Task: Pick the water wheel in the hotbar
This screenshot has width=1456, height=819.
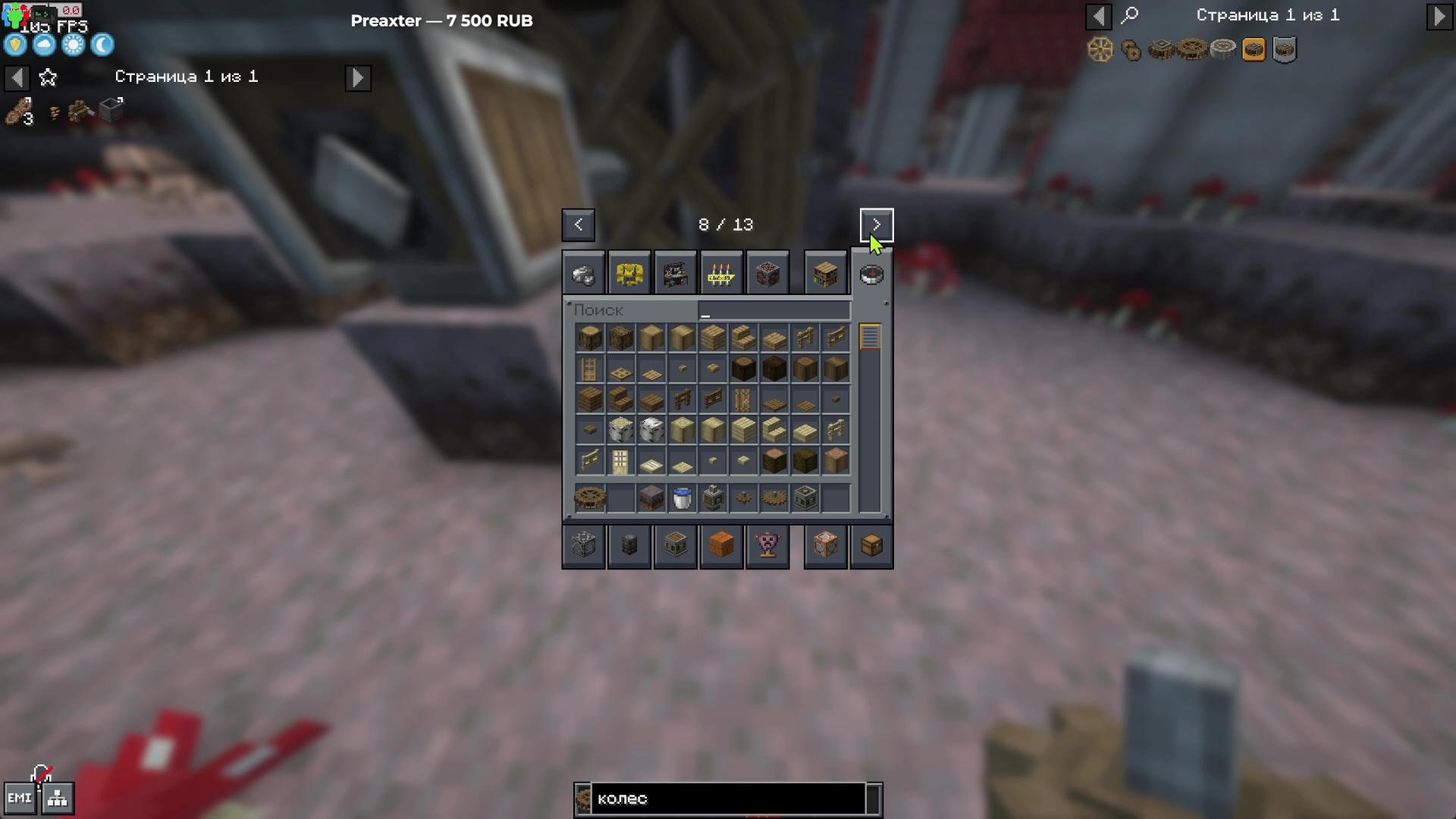Action: (x=590, y=498)
